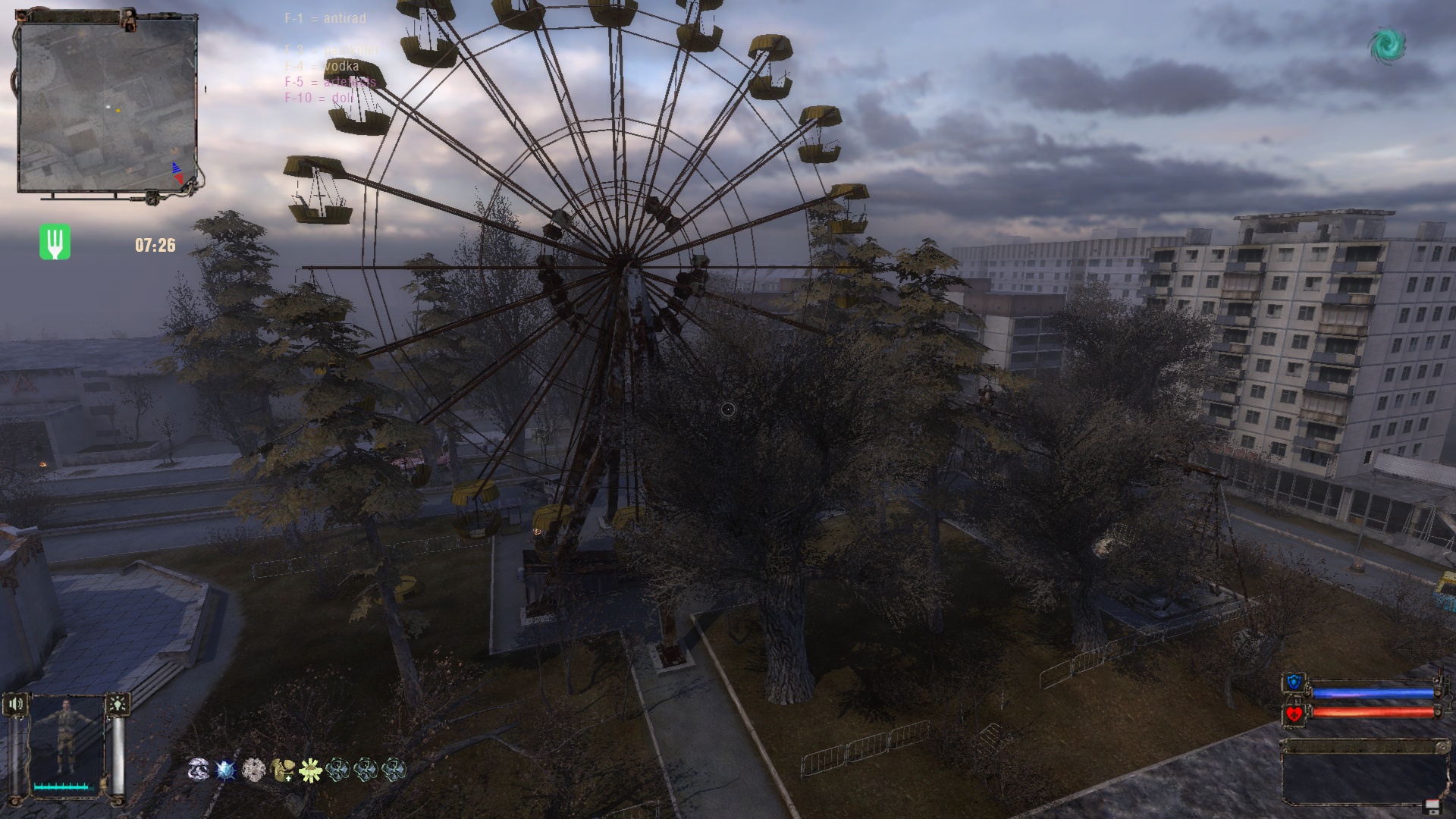
Task: Select the silver knot-shaped artifact icon
Action: [199, 769]
